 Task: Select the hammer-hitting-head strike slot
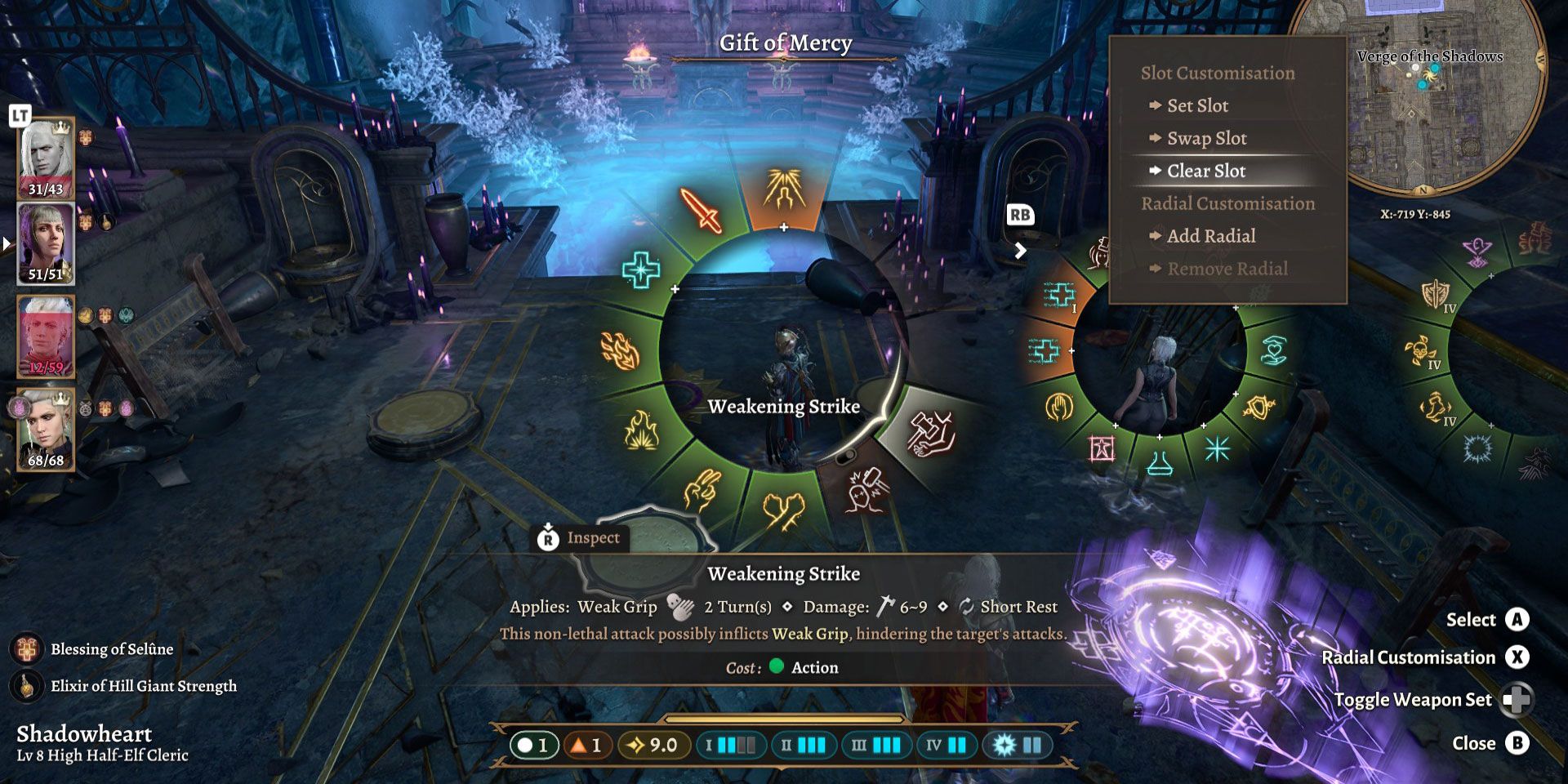(866, 491)
